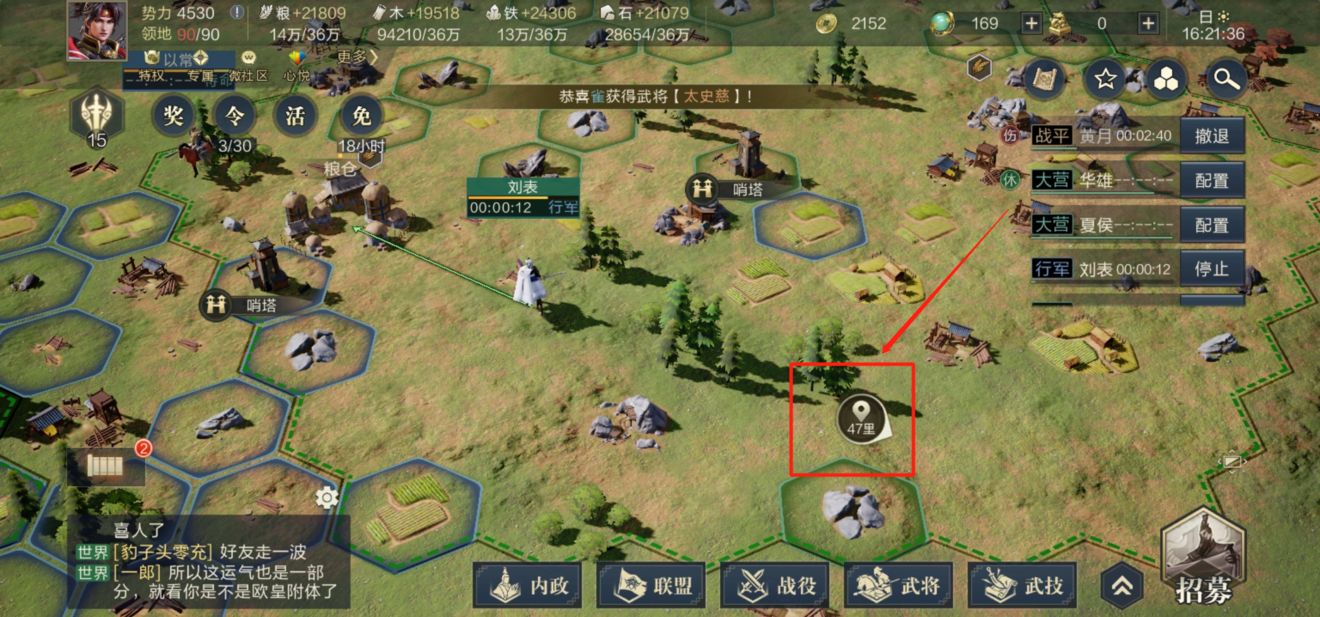Stop 刘表's march with 停止
This screenshot has height=617, width=1320.
pyautogui.click(x=1212, y=269)
